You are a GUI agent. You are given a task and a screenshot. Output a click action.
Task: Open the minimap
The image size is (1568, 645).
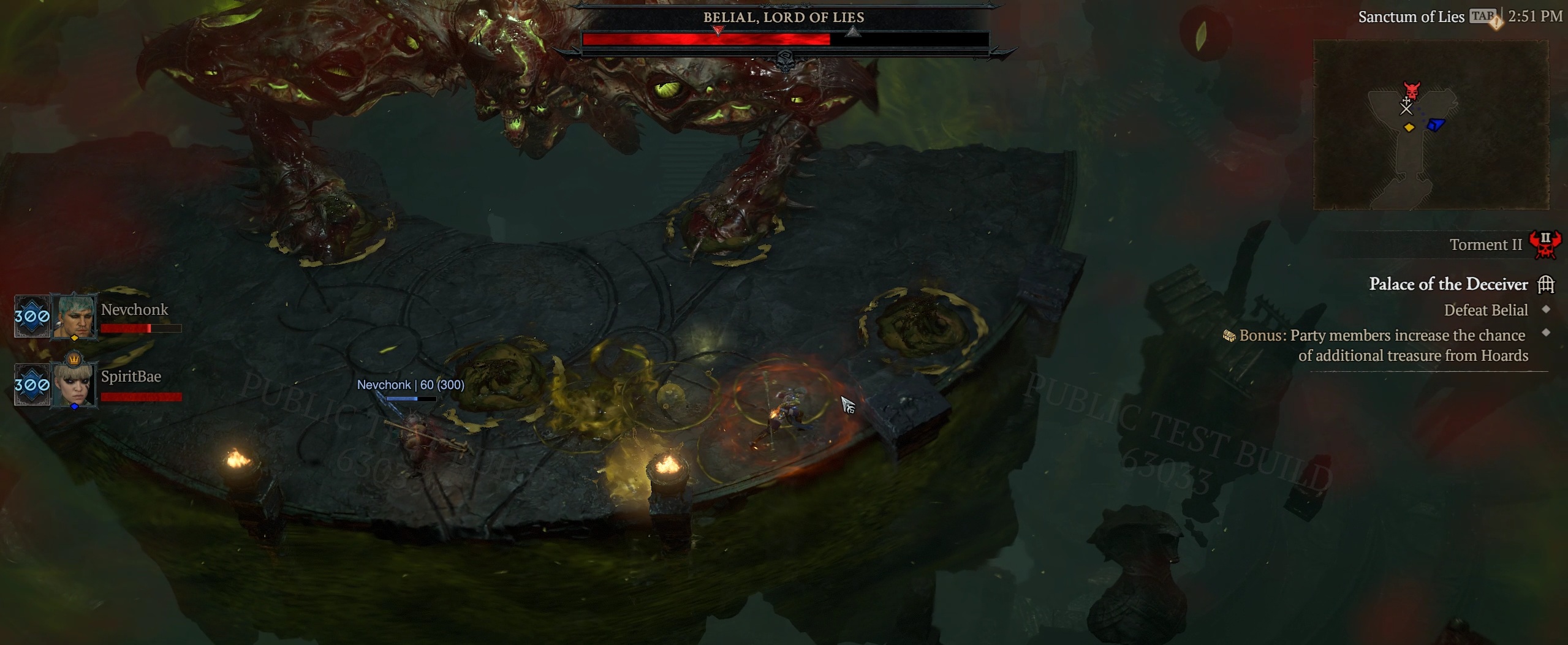pos(1430,124)
